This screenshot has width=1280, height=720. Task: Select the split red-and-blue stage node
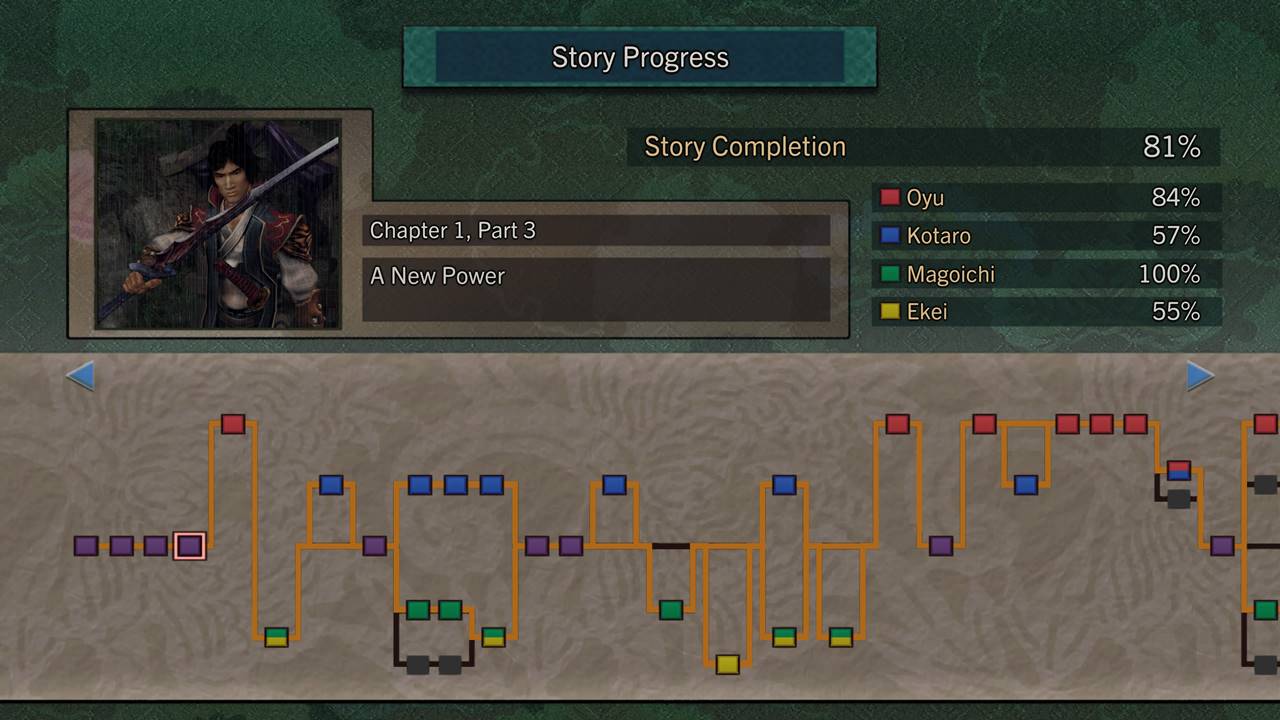pos(1179,470)
